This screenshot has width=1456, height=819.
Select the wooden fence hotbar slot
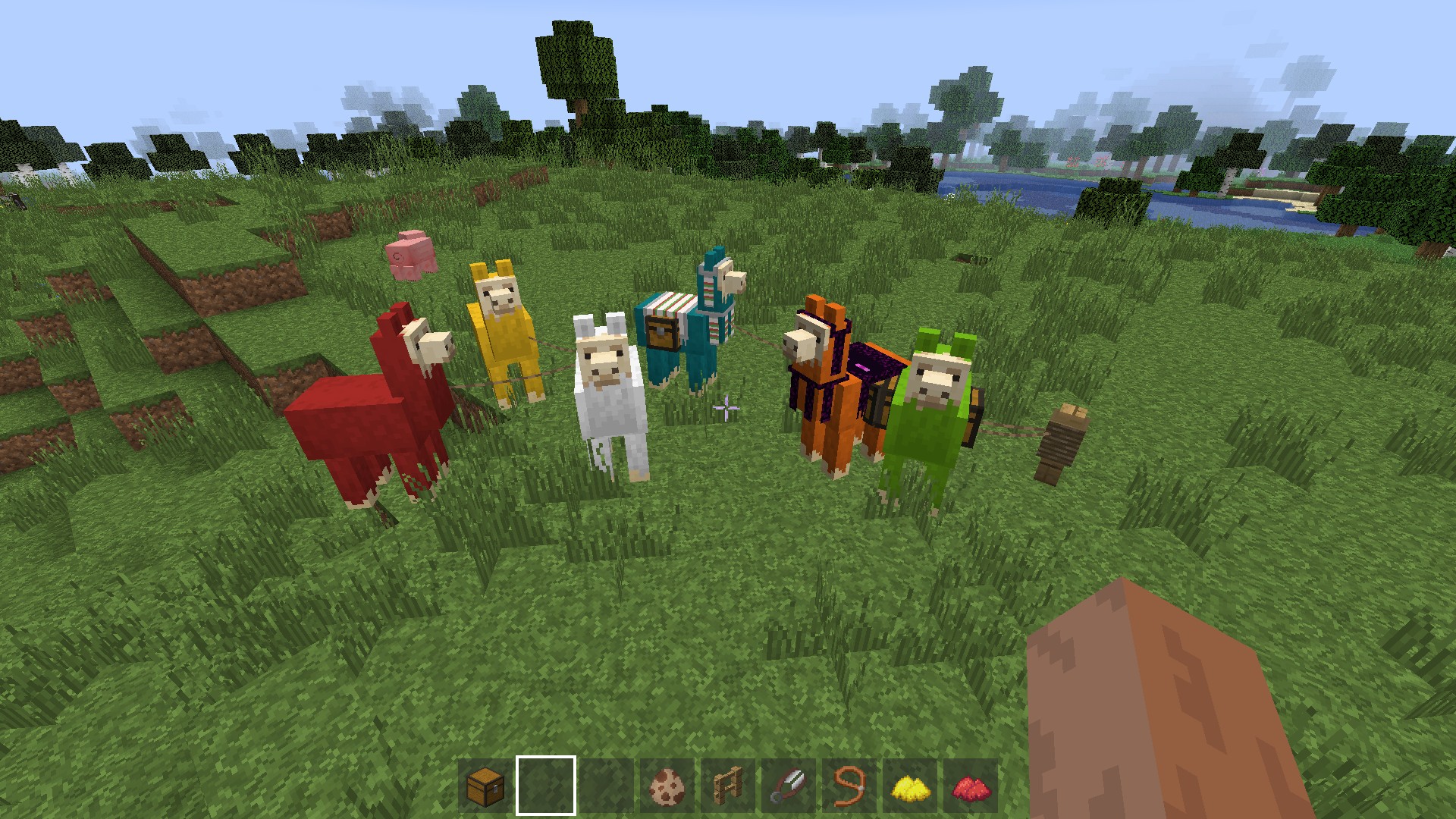tap(728, 786)
